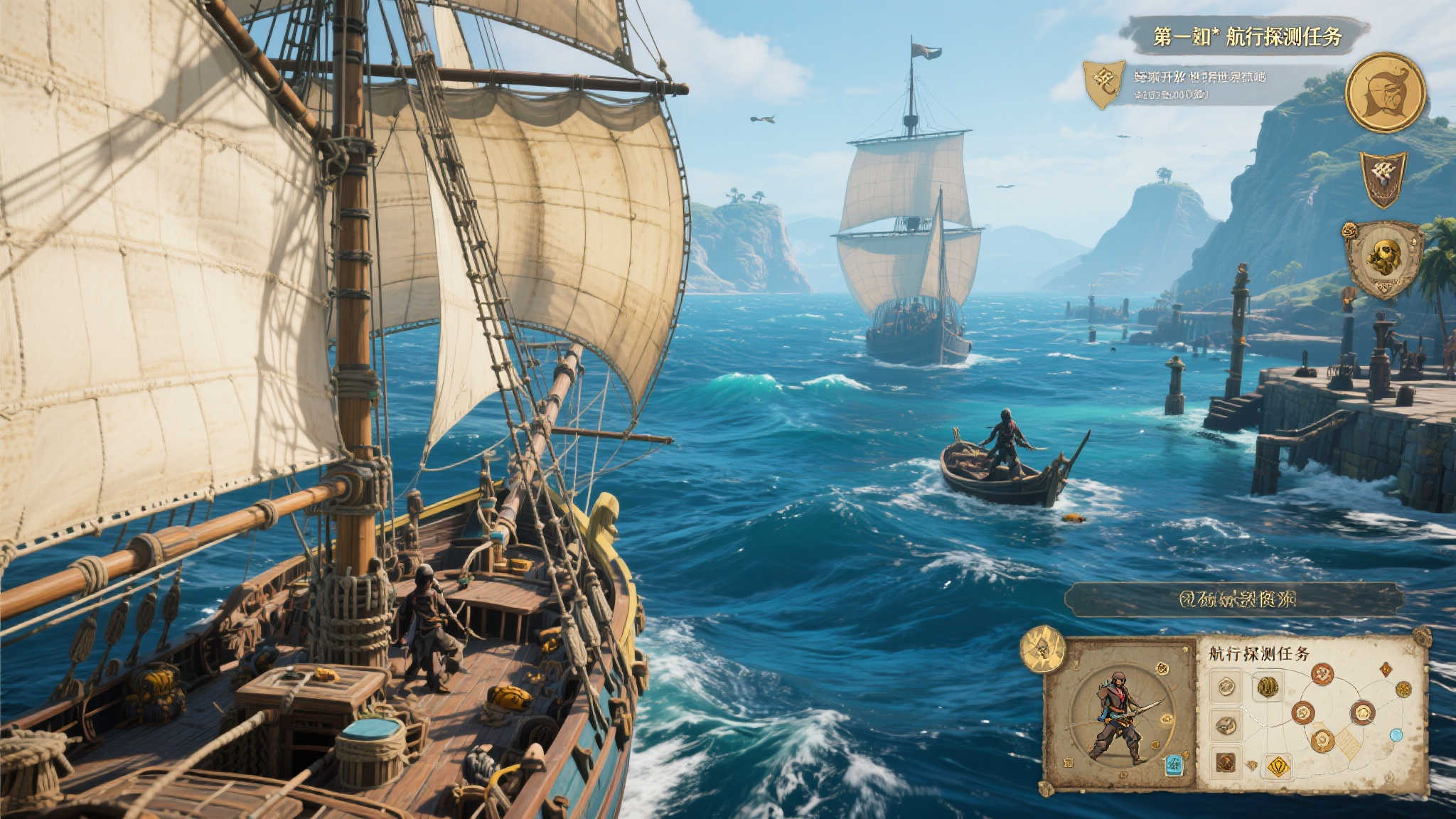Click the light blue orb node
The height and width of the screenshot is (819, 1456).
(x=1396, y=735)
